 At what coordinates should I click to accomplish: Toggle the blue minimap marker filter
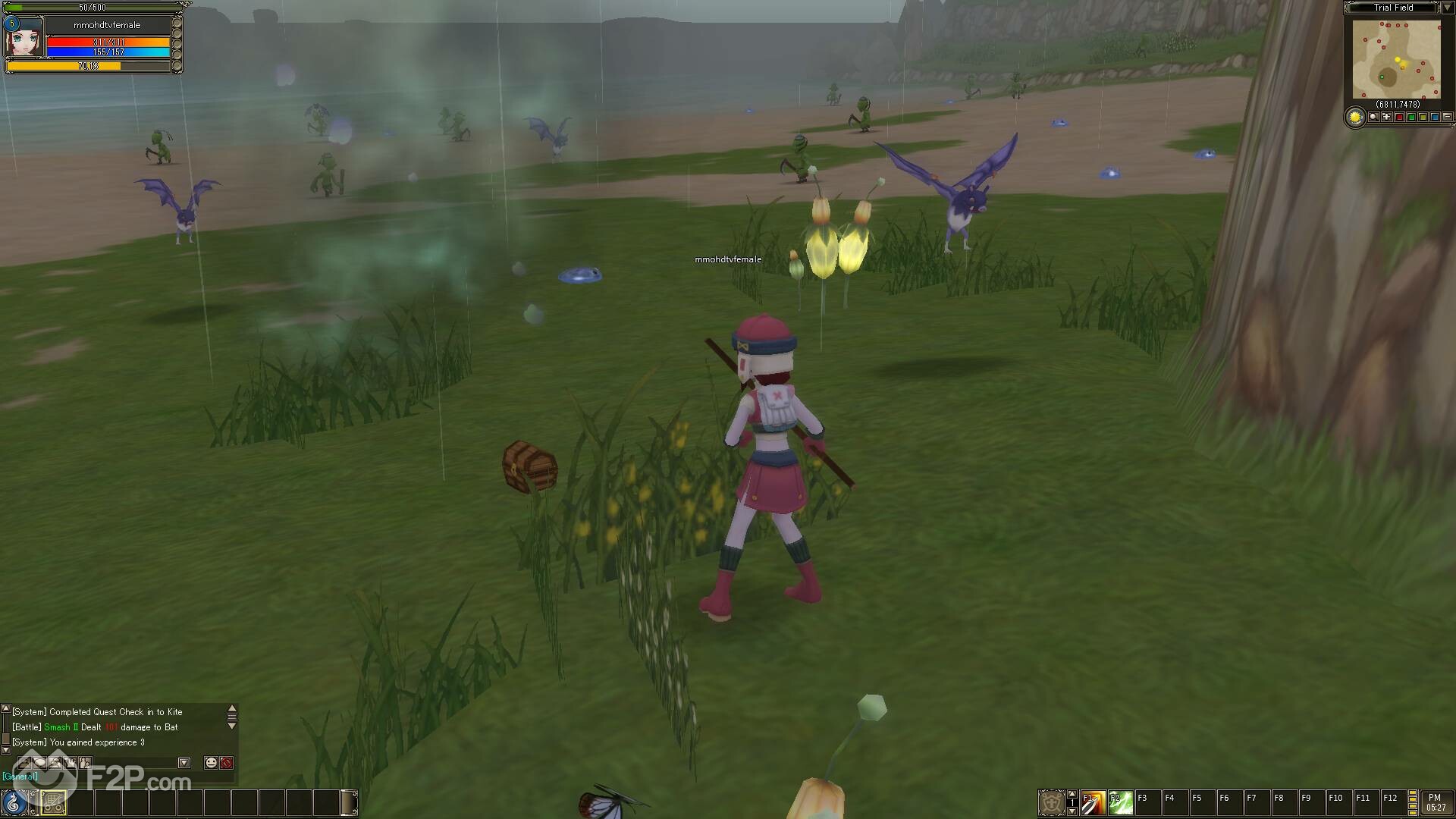click(x=1435, y=118)
